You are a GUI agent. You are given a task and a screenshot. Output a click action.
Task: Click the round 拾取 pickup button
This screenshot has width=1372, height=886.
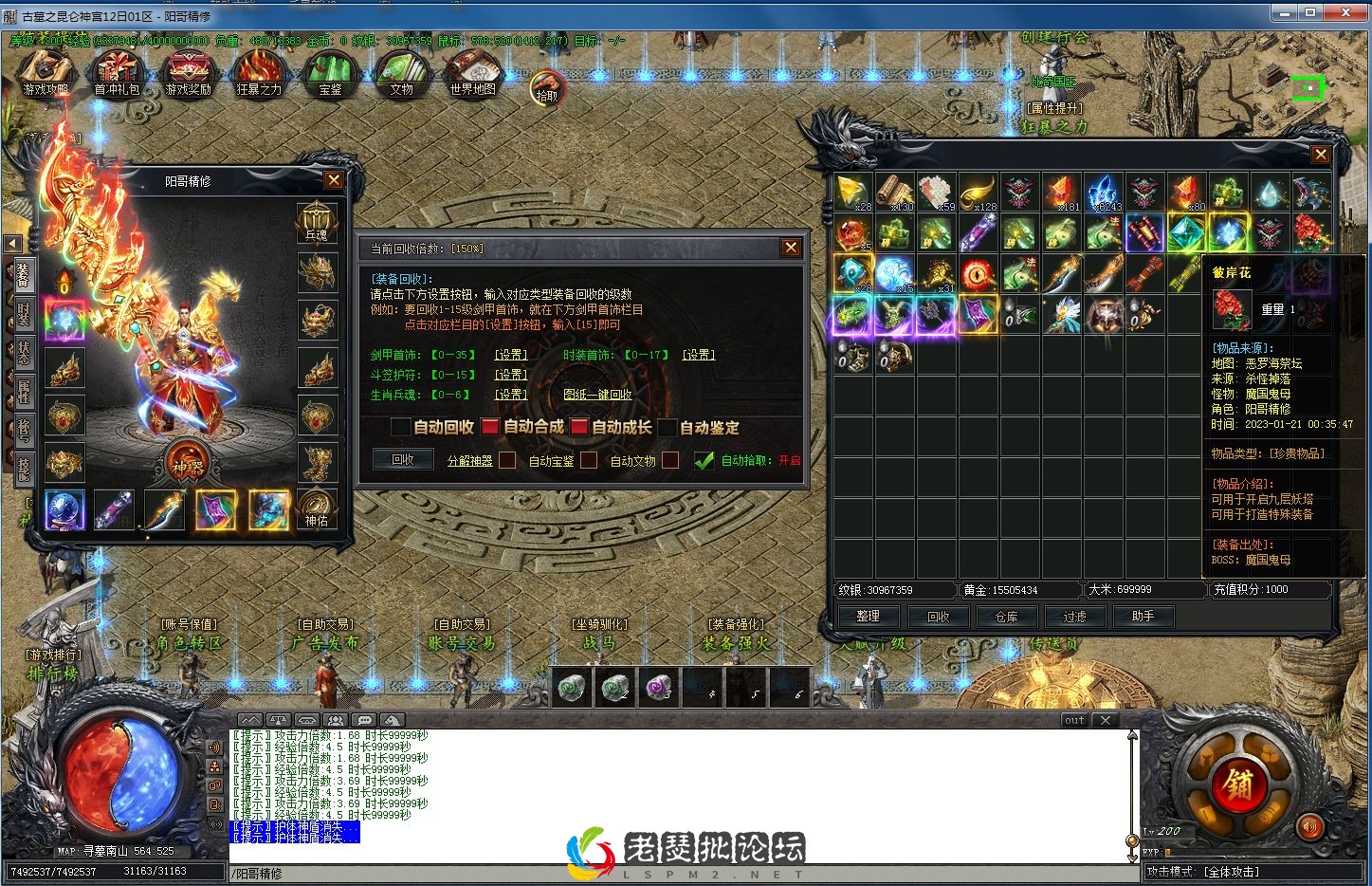click(547, 88)
